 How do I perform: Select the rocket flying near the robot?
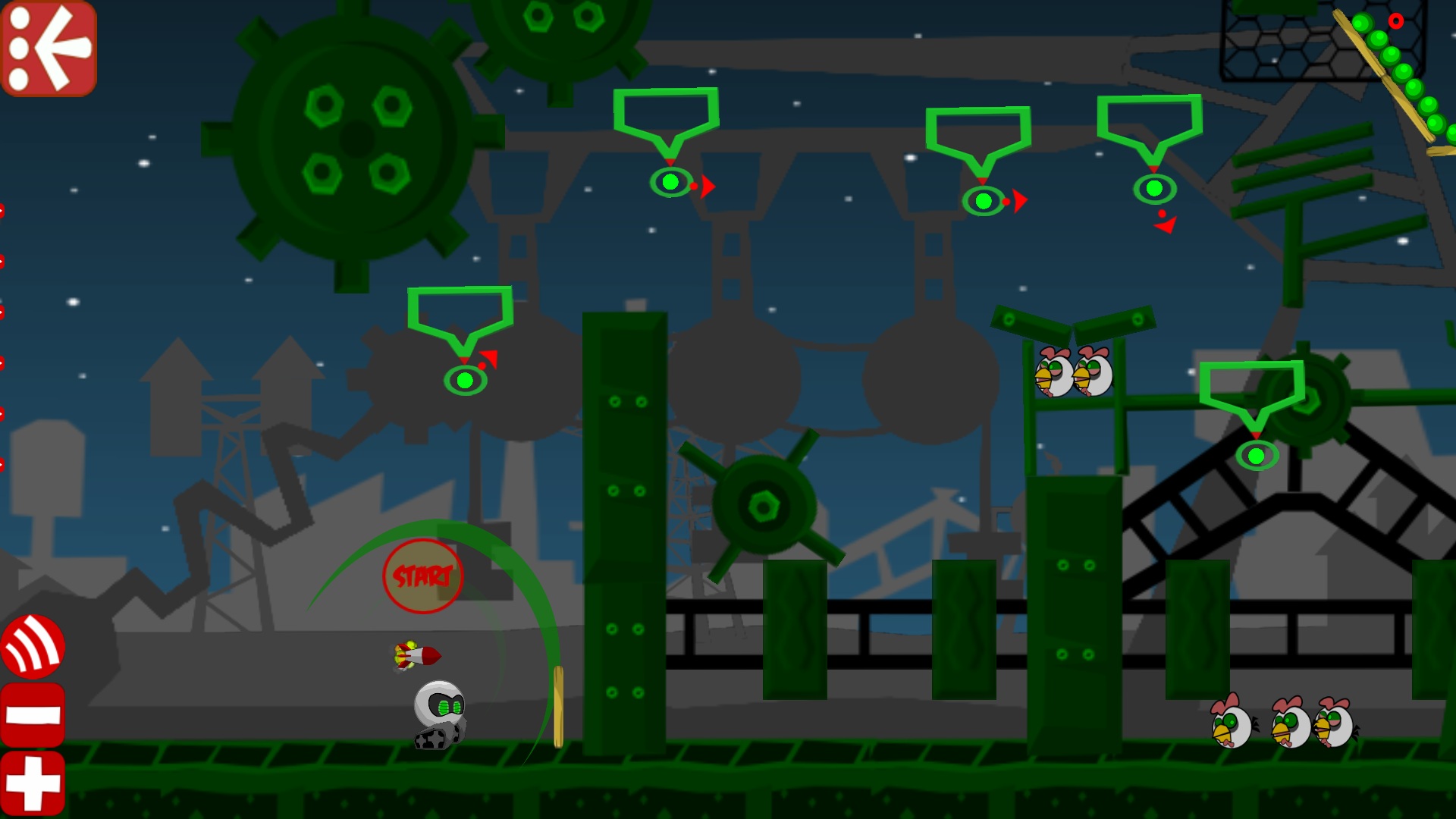coord(418,655)
